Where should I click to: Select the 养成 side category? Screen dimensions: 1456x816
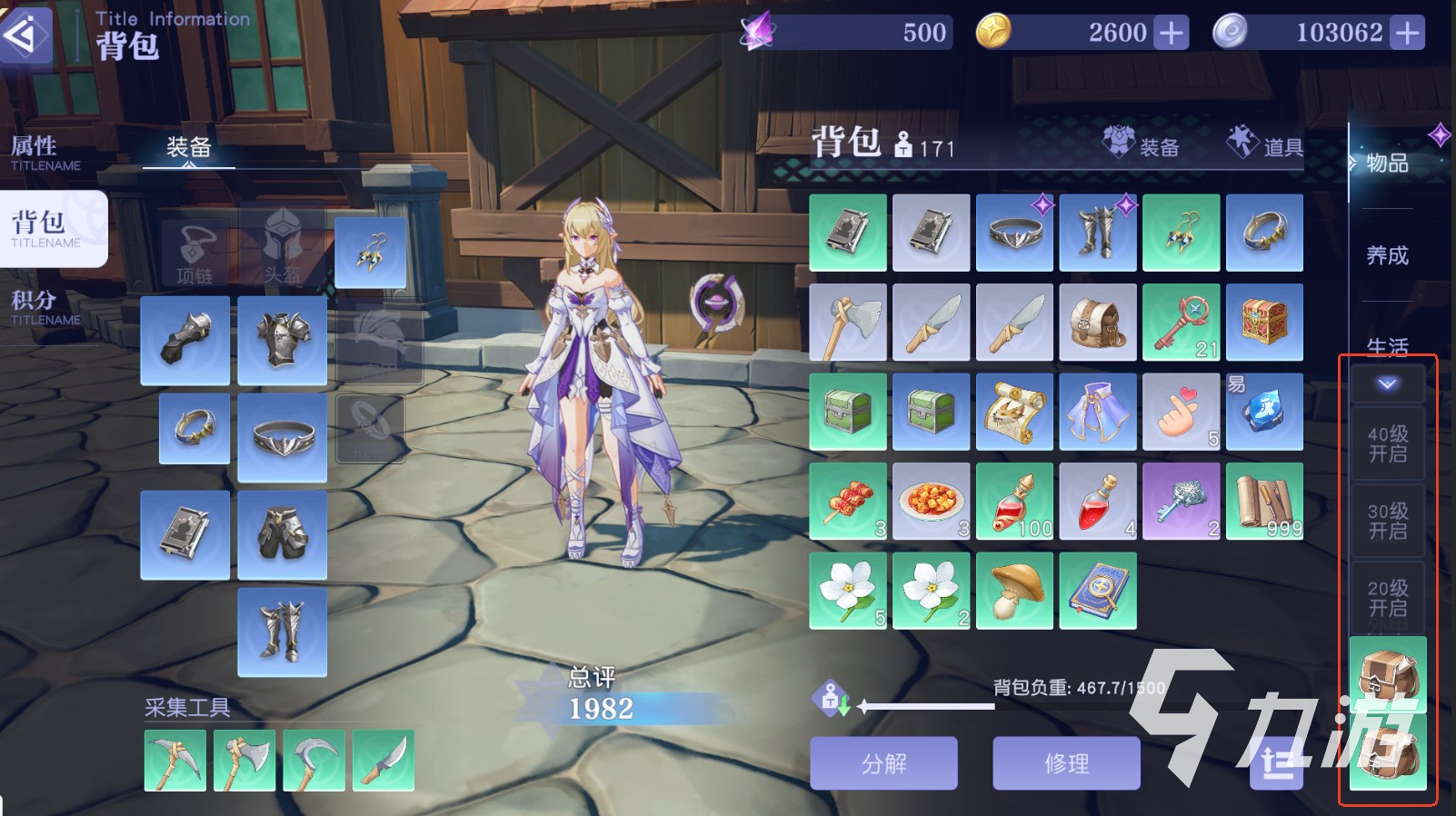[x=1387, y=255]
